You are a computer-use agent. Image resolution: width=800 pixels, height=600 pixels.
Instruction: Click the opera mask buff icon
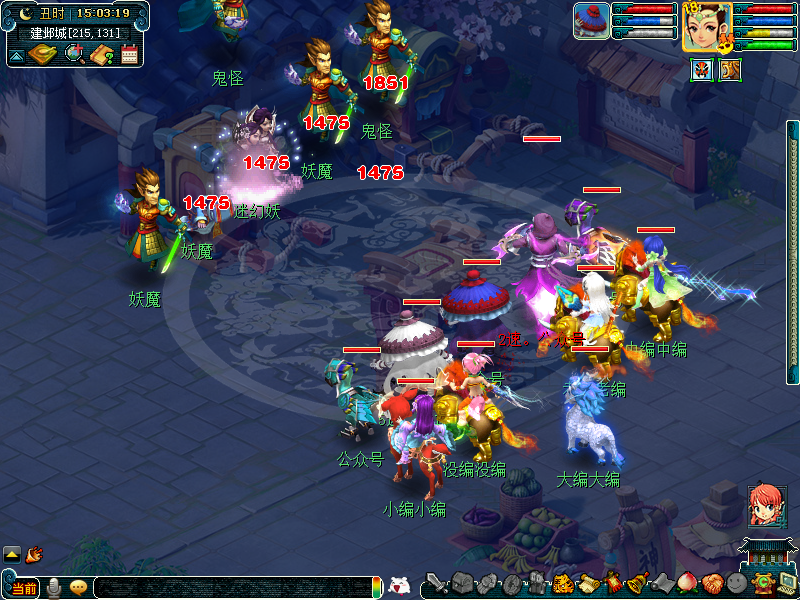point(701,70)
